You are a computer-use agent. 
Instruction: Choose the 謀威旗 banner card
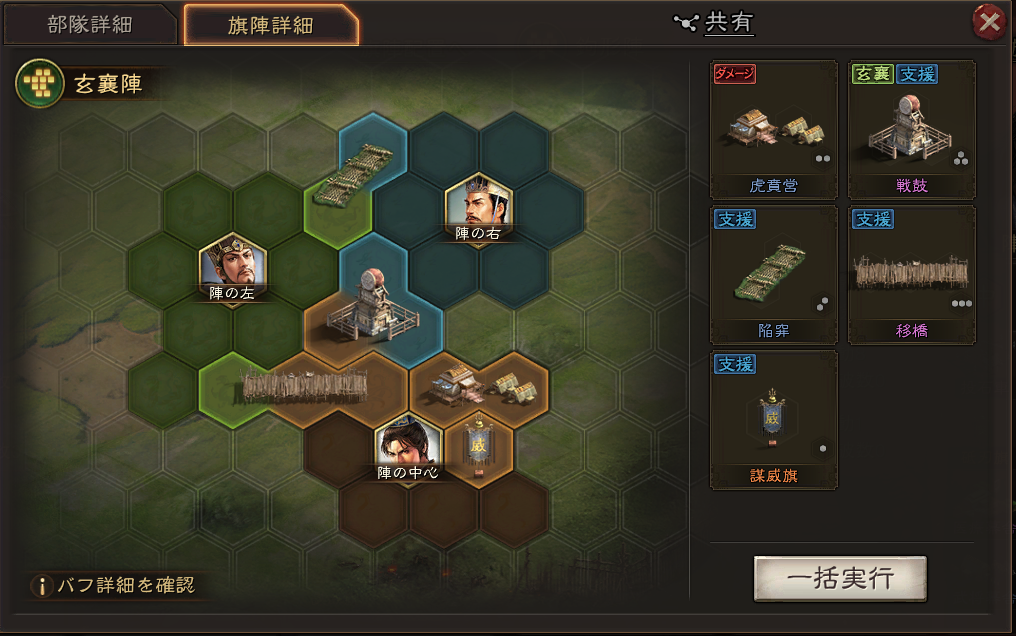pyautogui.click(x=773, y=420)
